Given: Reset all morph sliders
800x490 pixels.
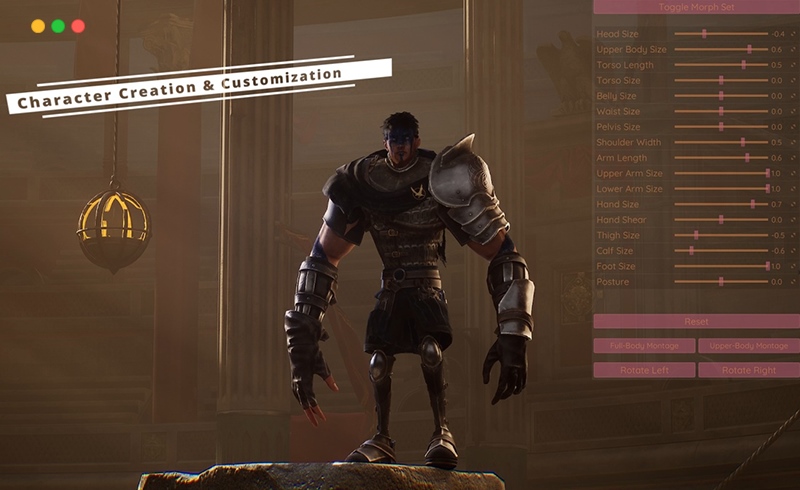Looking at the screenshot, I should pos(696,322).
